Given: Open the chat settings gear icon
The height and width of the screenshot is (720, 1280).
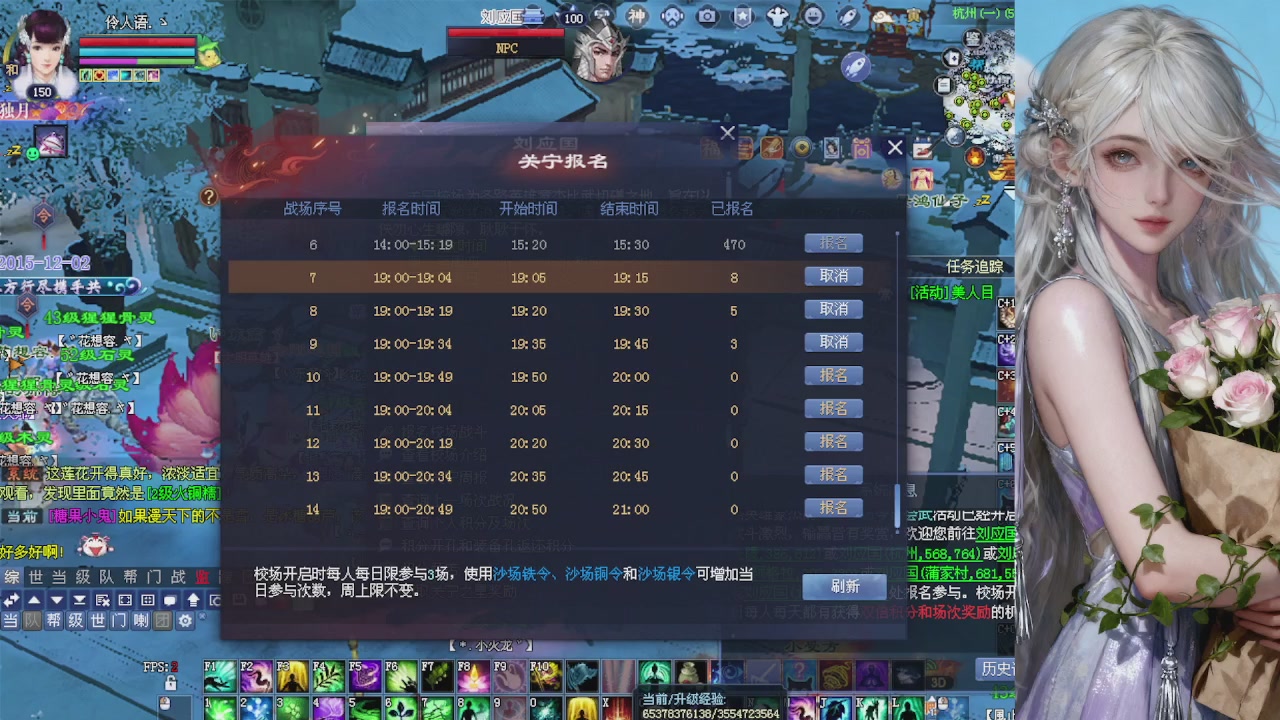Looking at the screenshot, I should [185, 620].
